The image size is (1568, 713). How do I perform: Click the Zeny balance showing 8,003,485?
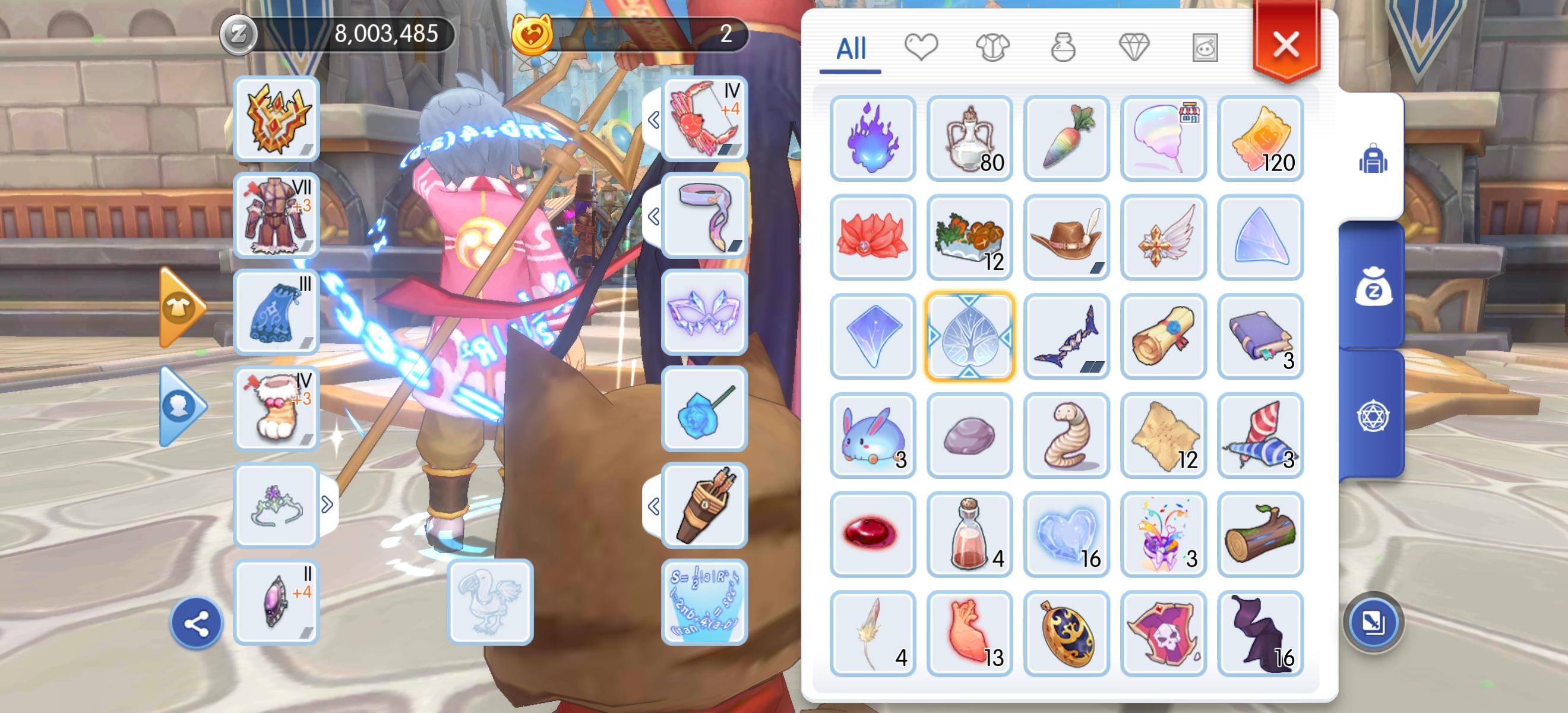(385, 35)
